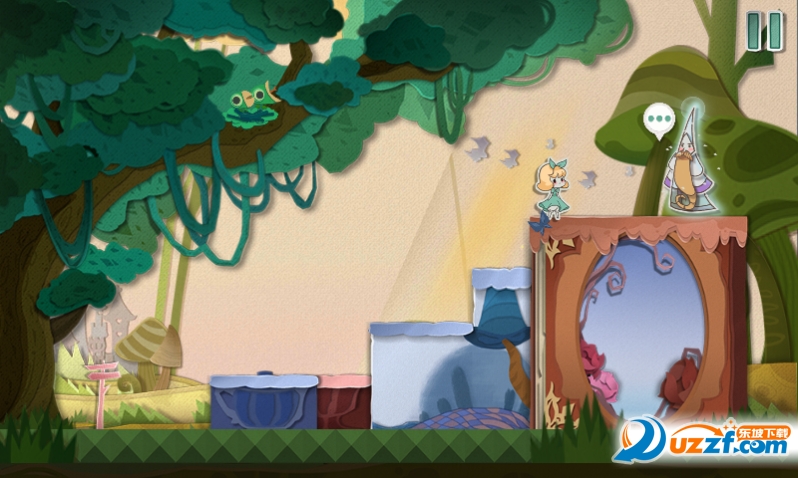Pause the game with the pause button
Viewport: 798px width, 478px height.
[x=764, y=31]
